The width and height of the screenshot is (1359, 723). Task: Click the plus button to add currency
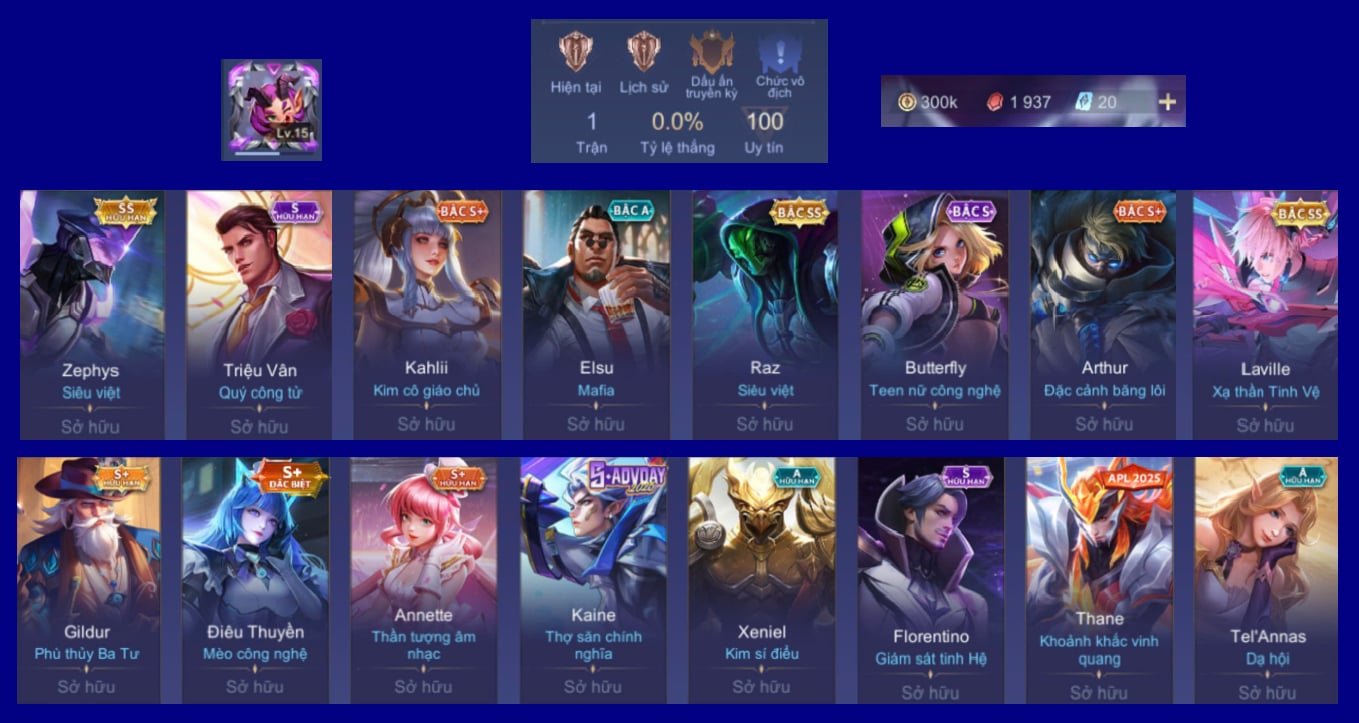(1167, 101)
